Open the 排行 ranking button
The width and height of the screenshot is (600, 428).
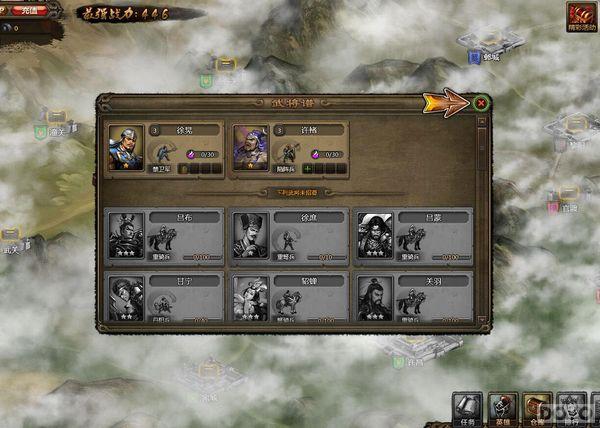(x=572, y=408)
